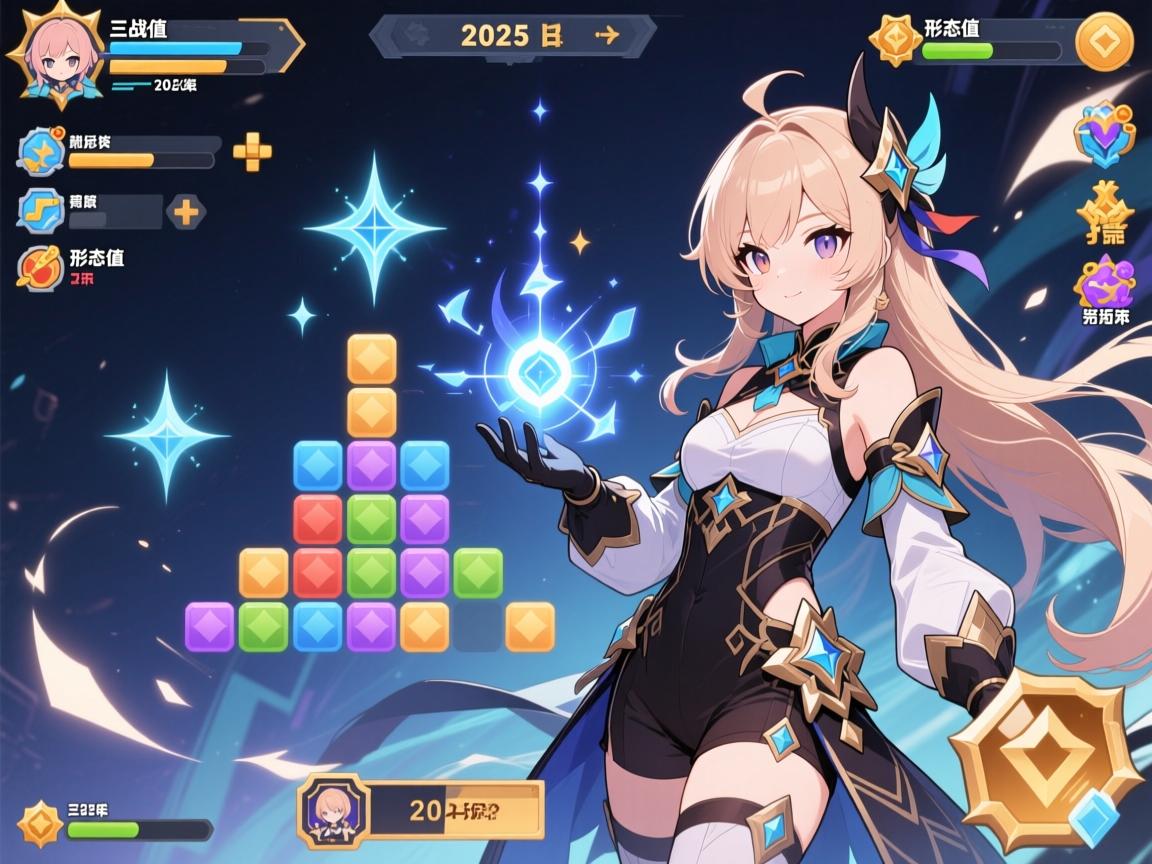This screenshot has height=864, width=1152.
Task: Click the gold hexagon icon beside the bottom green bar
Action: [41, 825]
